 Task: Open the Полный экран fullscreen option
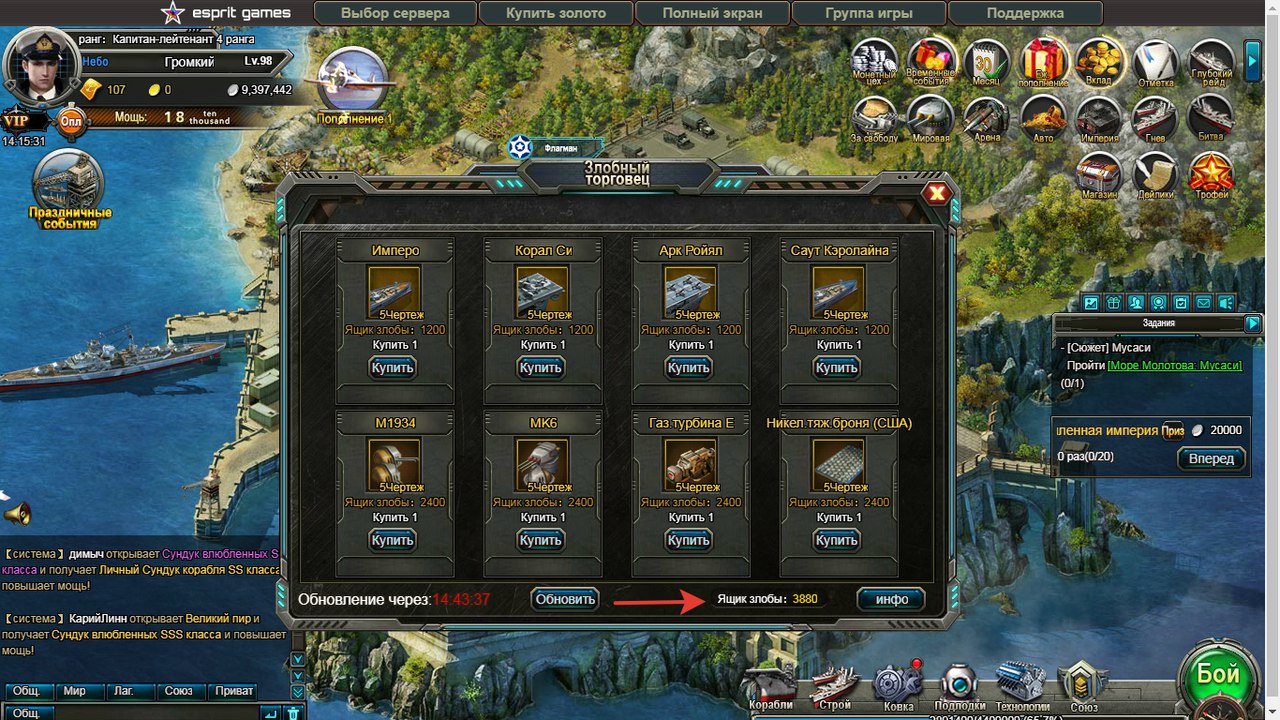click(712, 13)
